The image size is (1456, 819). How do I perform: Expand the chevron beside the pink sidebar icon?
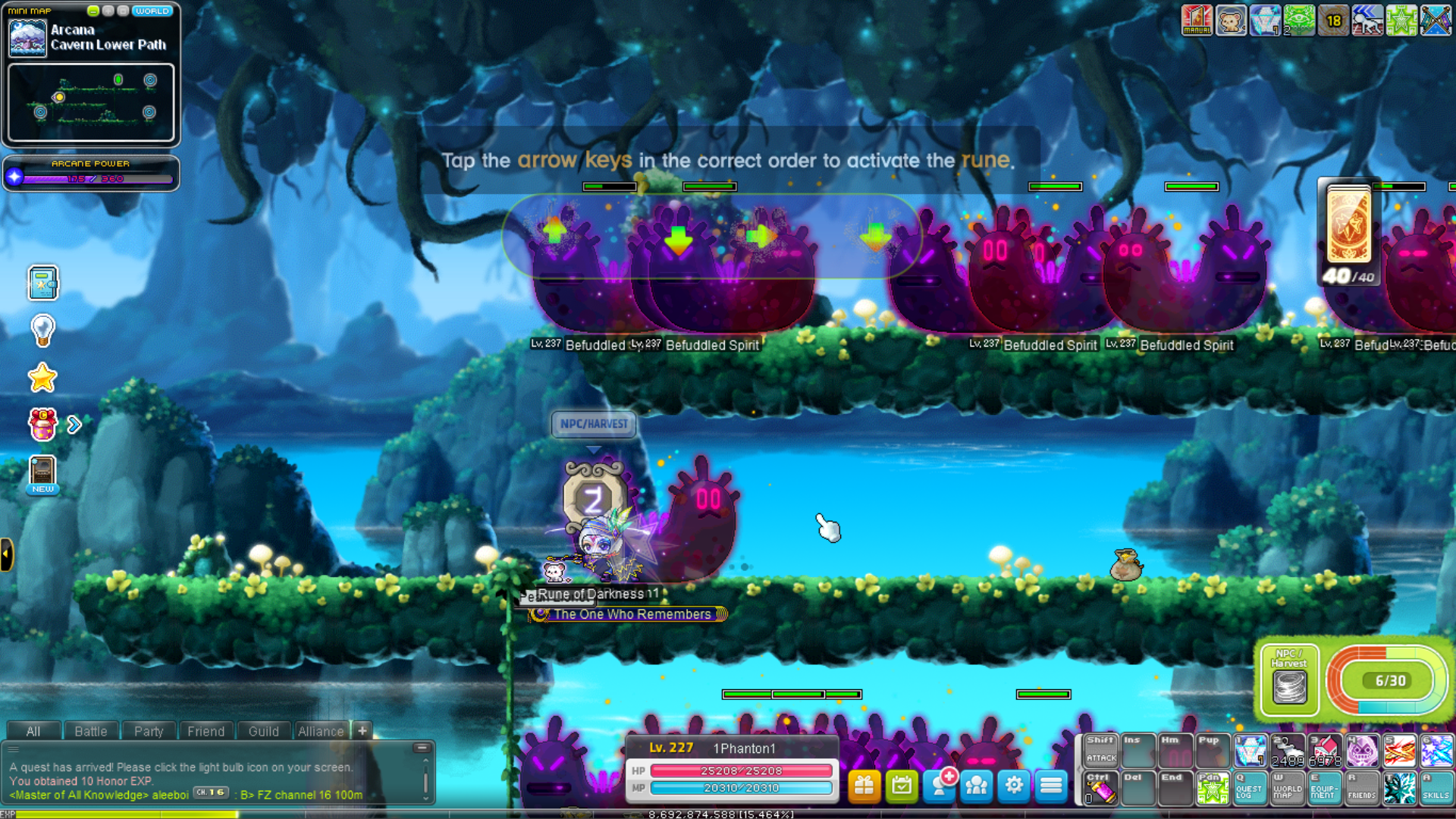point(73,425)
